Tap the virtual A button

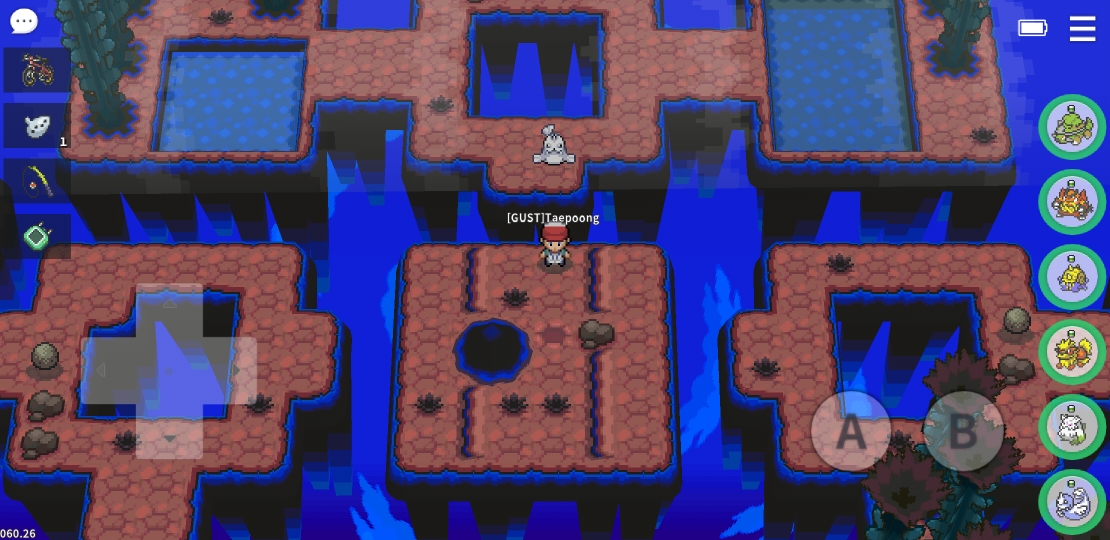coord(850,431)
